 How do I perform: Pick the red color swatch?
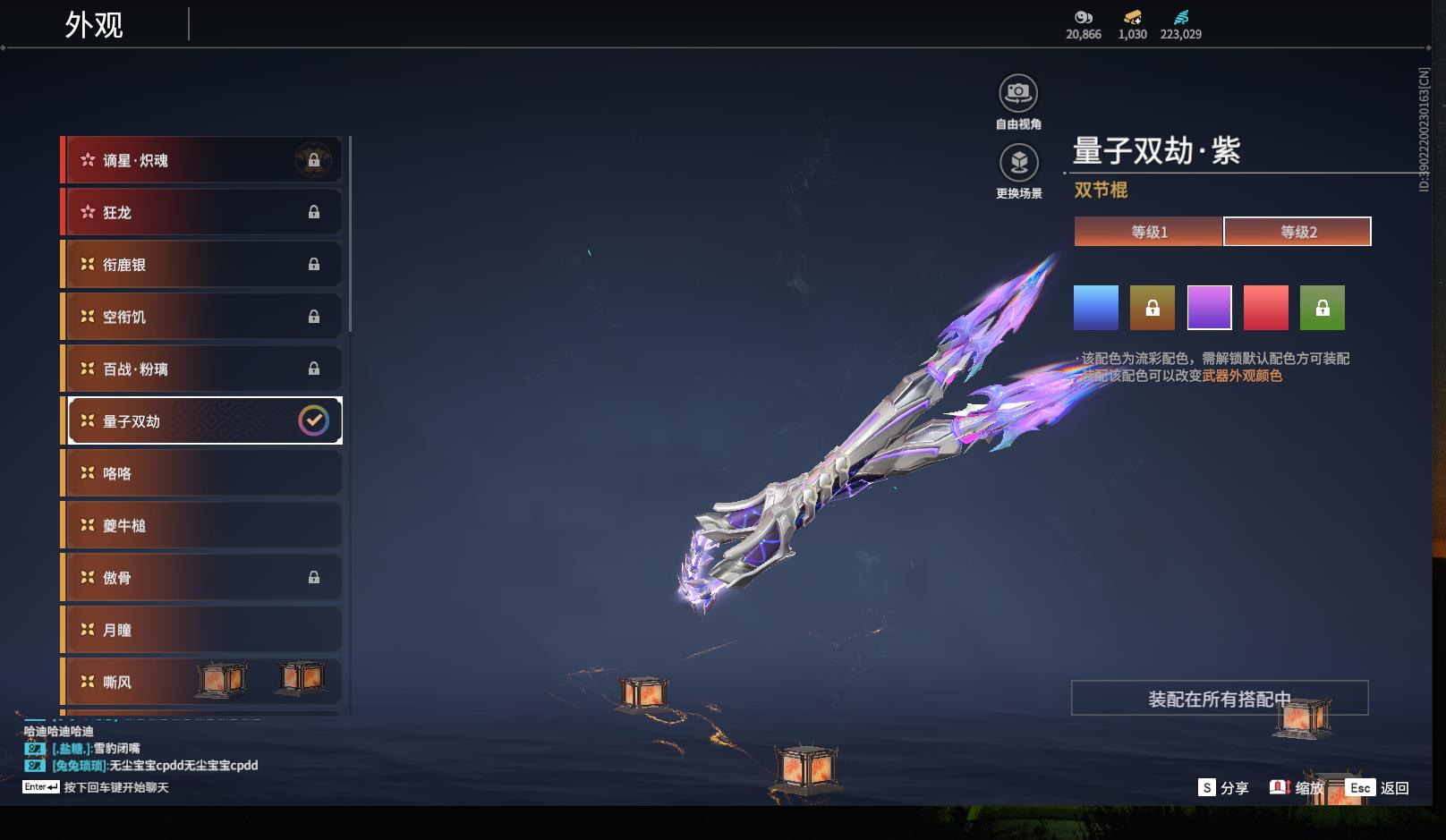pos(1266,308)
